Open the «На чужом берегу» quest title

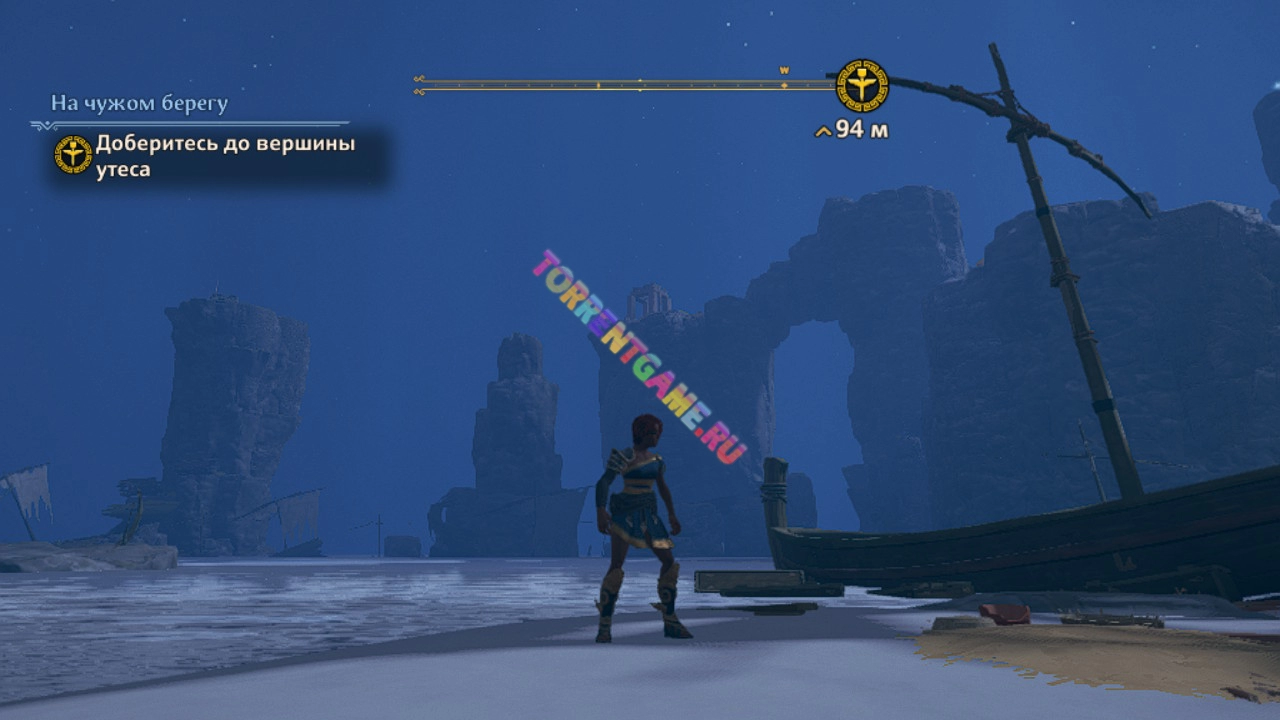tap(140, 103)
